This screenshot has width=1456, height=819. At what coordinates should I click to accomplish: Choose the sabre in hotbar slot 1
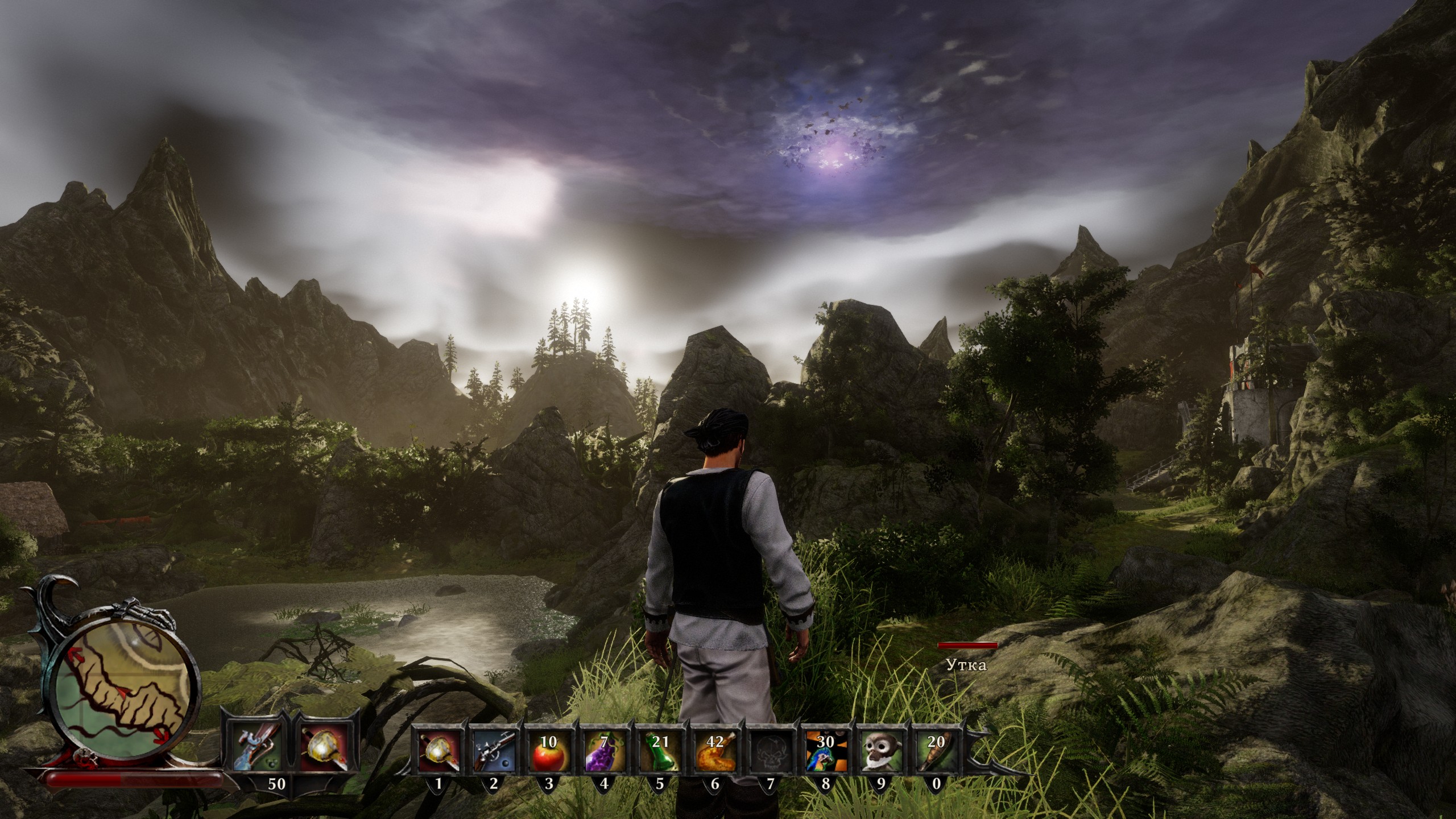coord(438,750)
